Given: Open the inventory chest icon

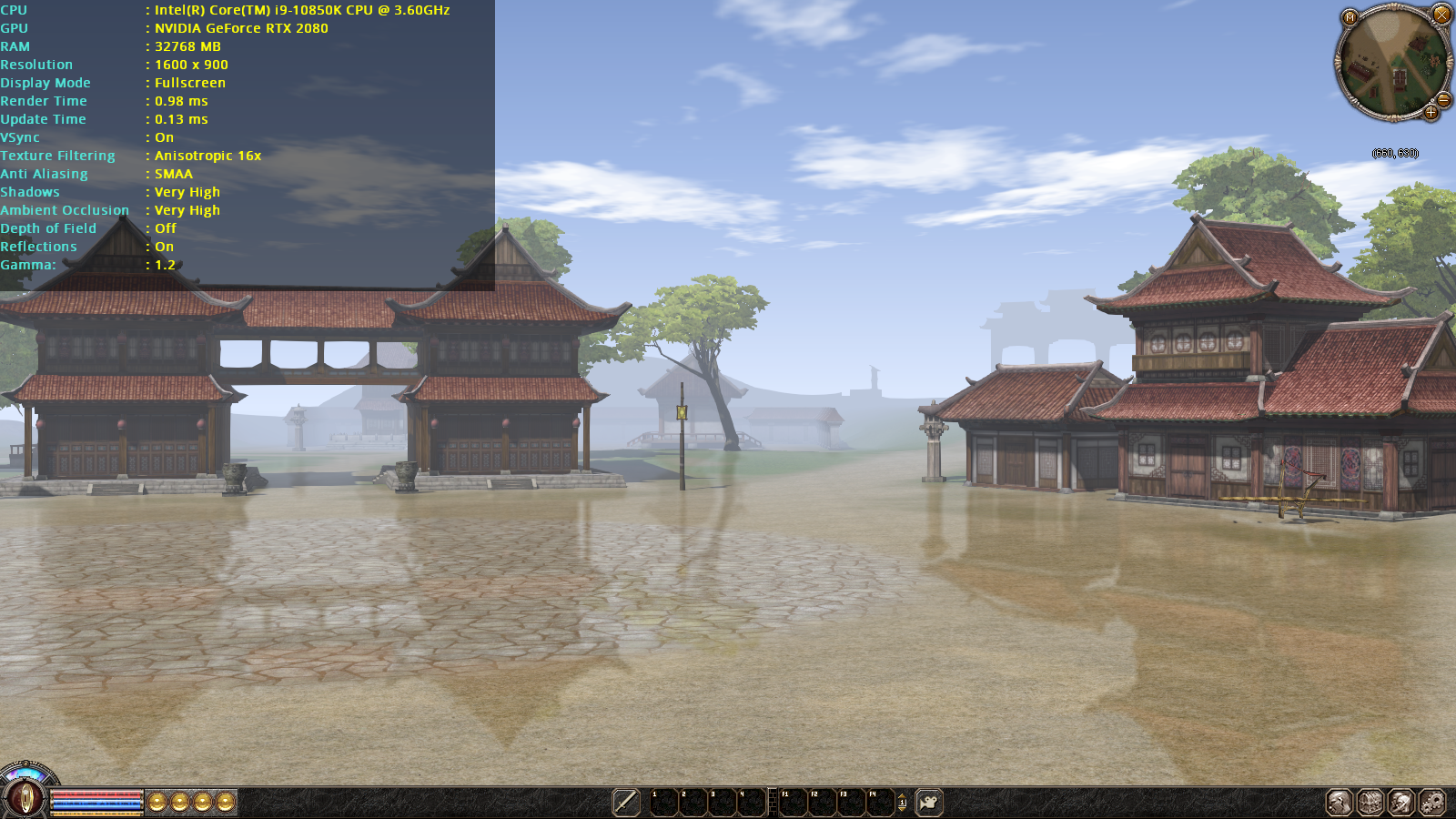Looking at the screenshot, I should [1370, 803].
